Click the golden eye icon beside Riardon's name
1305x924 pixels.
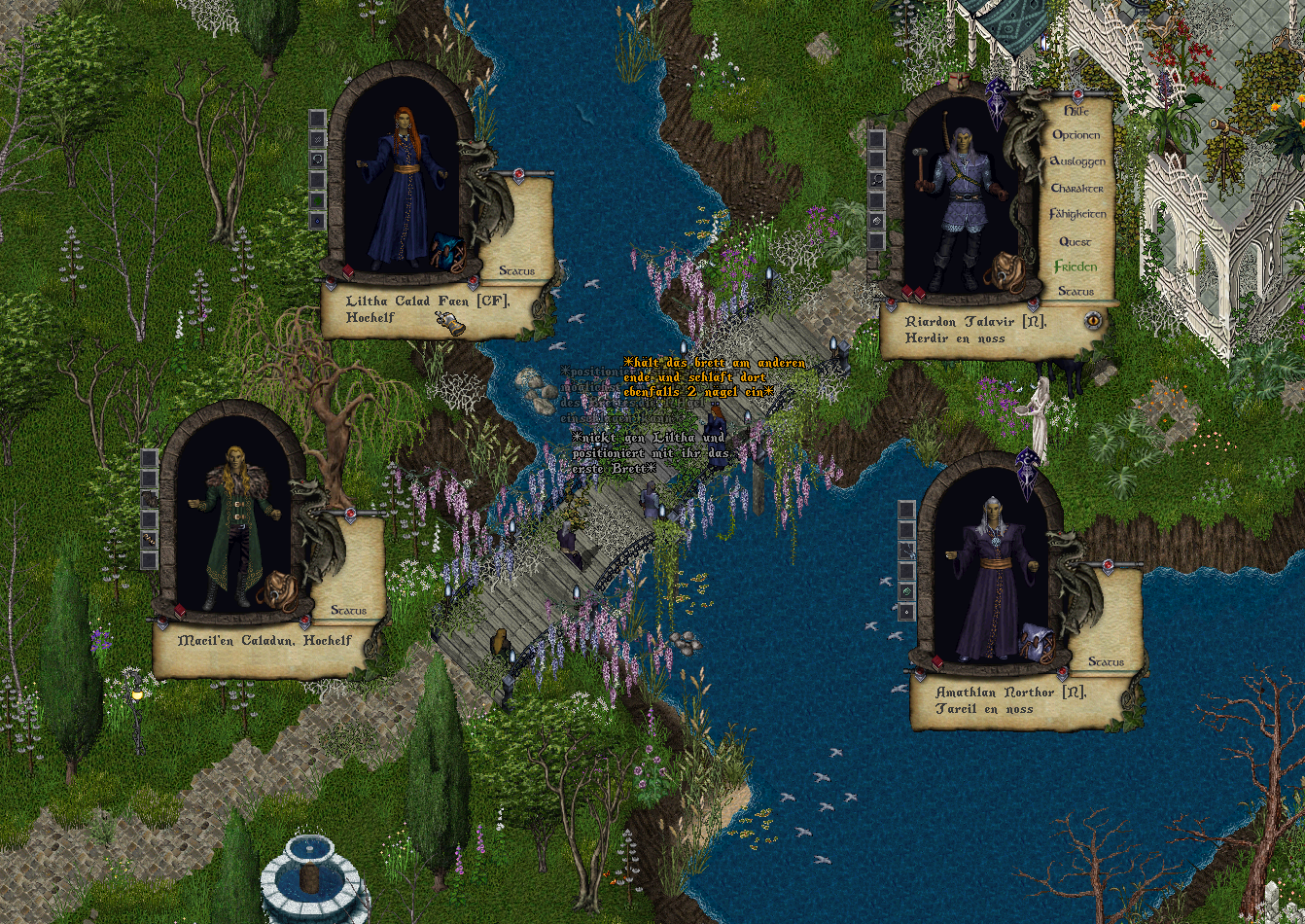pos(1093,320)
